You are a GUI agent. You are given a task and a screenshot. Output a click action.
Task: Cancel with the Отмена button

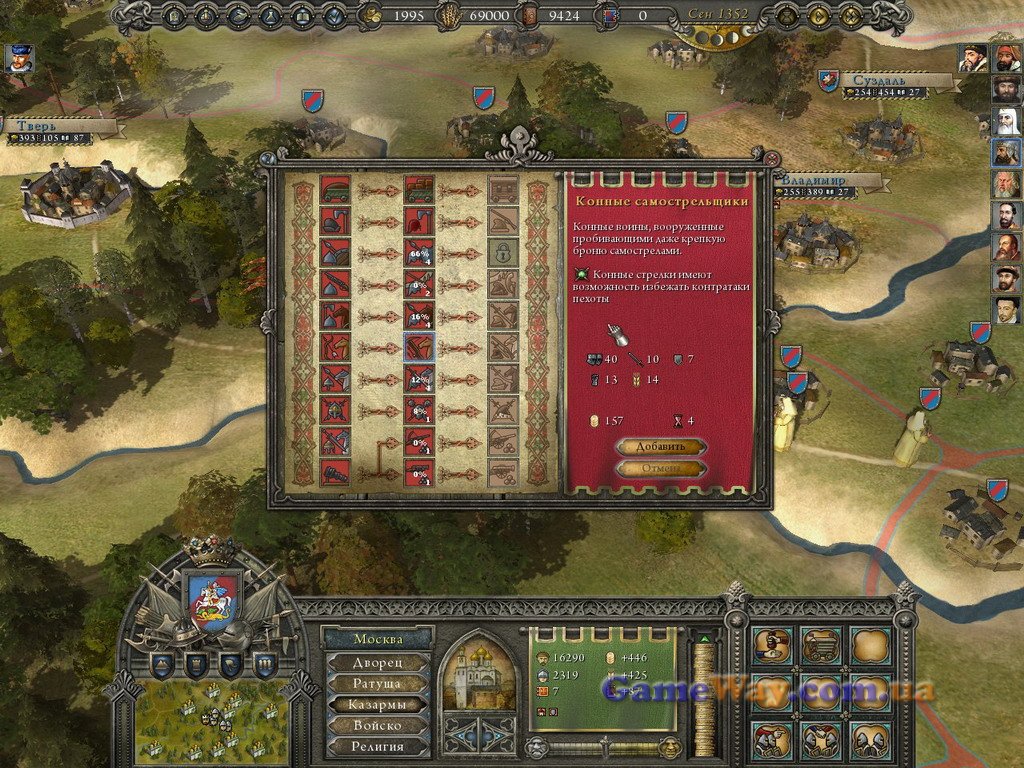coord(660,469)
